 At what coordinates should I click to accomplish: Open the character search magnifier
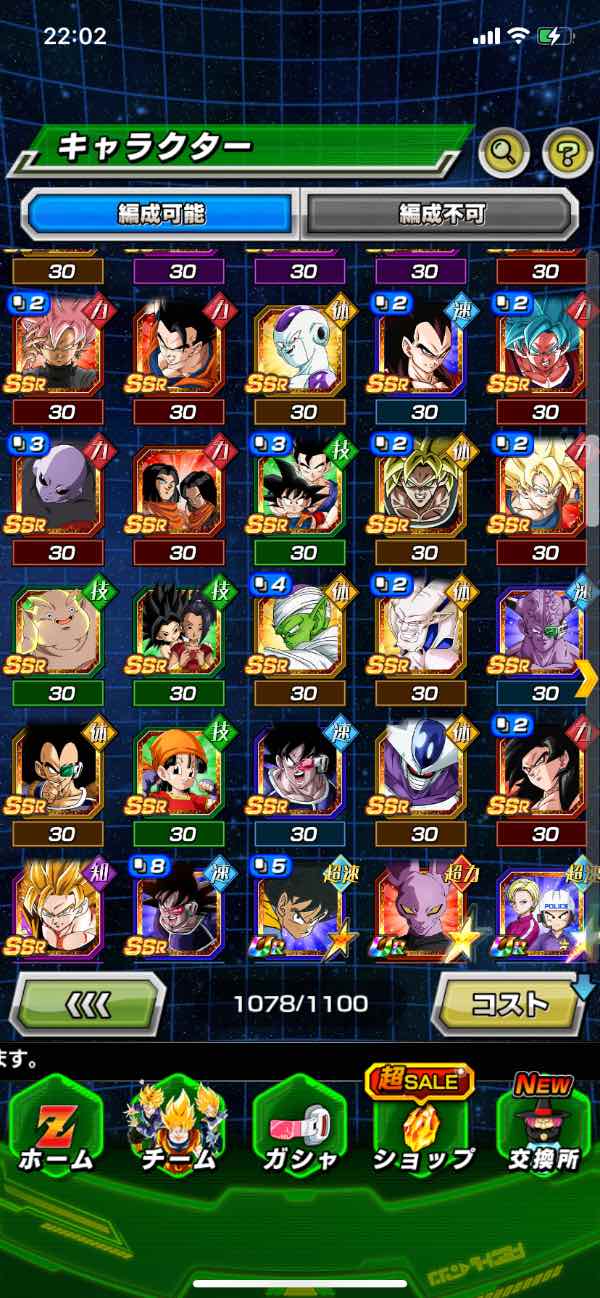(x=504, y=152)
